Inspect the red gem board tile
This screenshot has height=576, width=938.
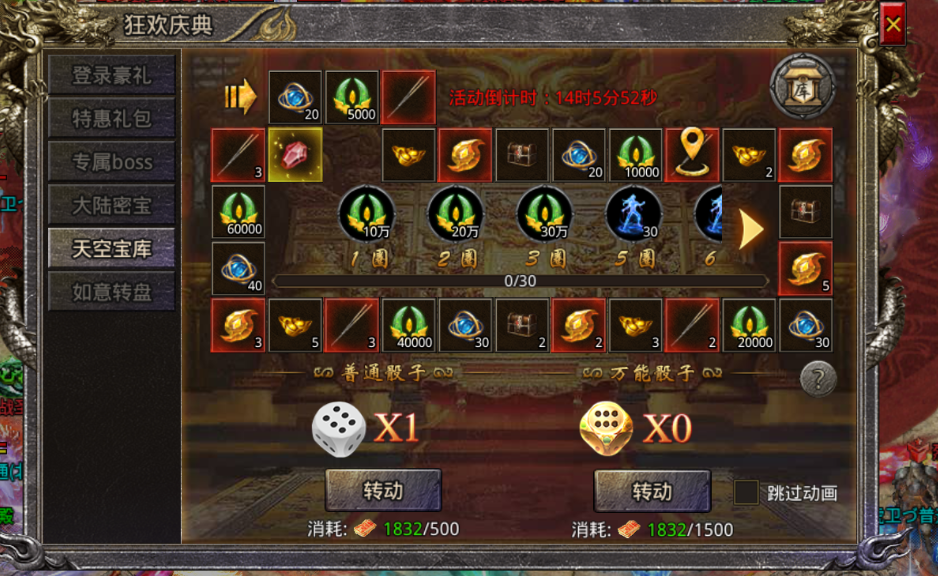click(295, 155)
